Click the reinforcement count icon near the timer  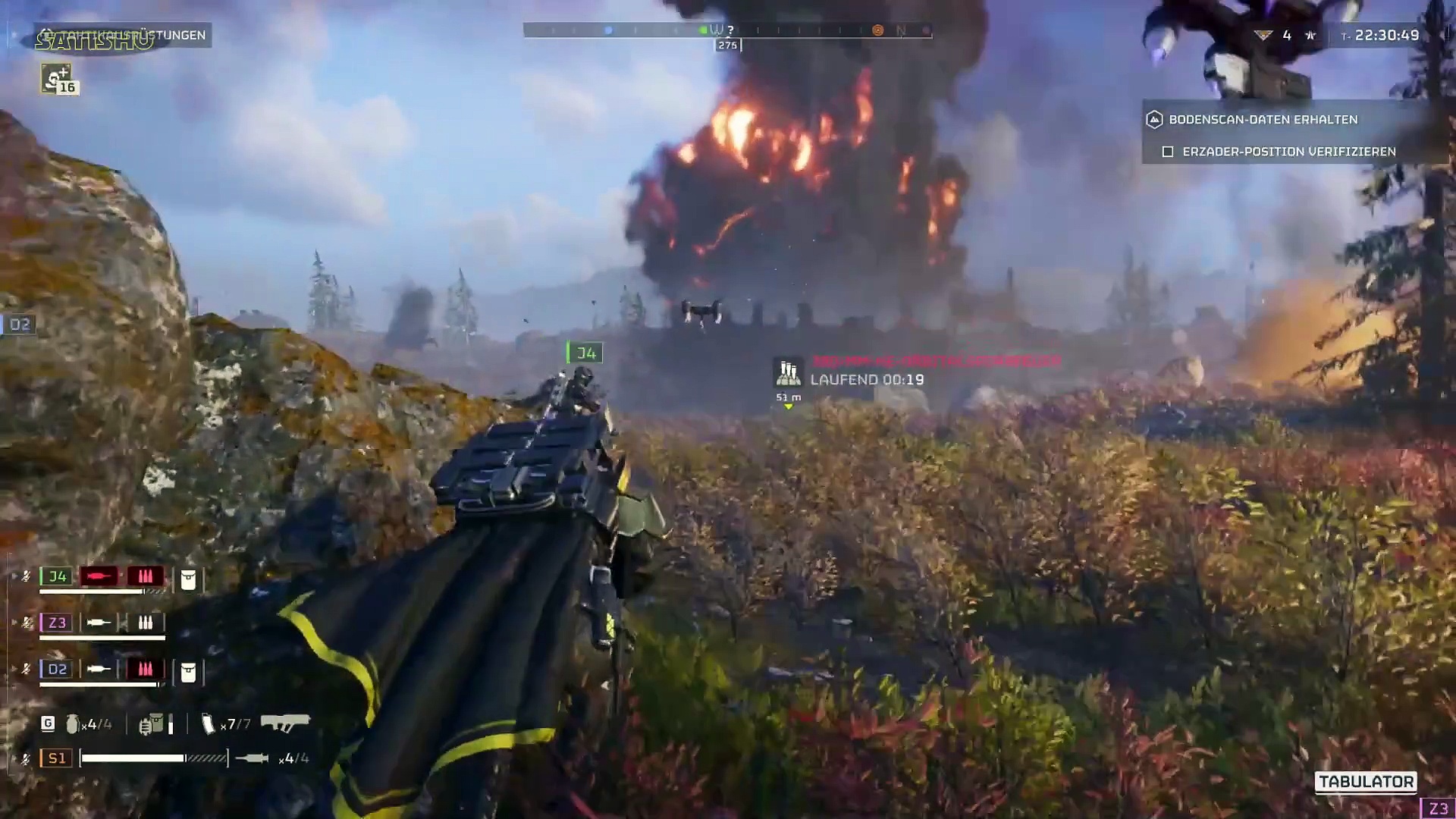[x=1263, y=35]
